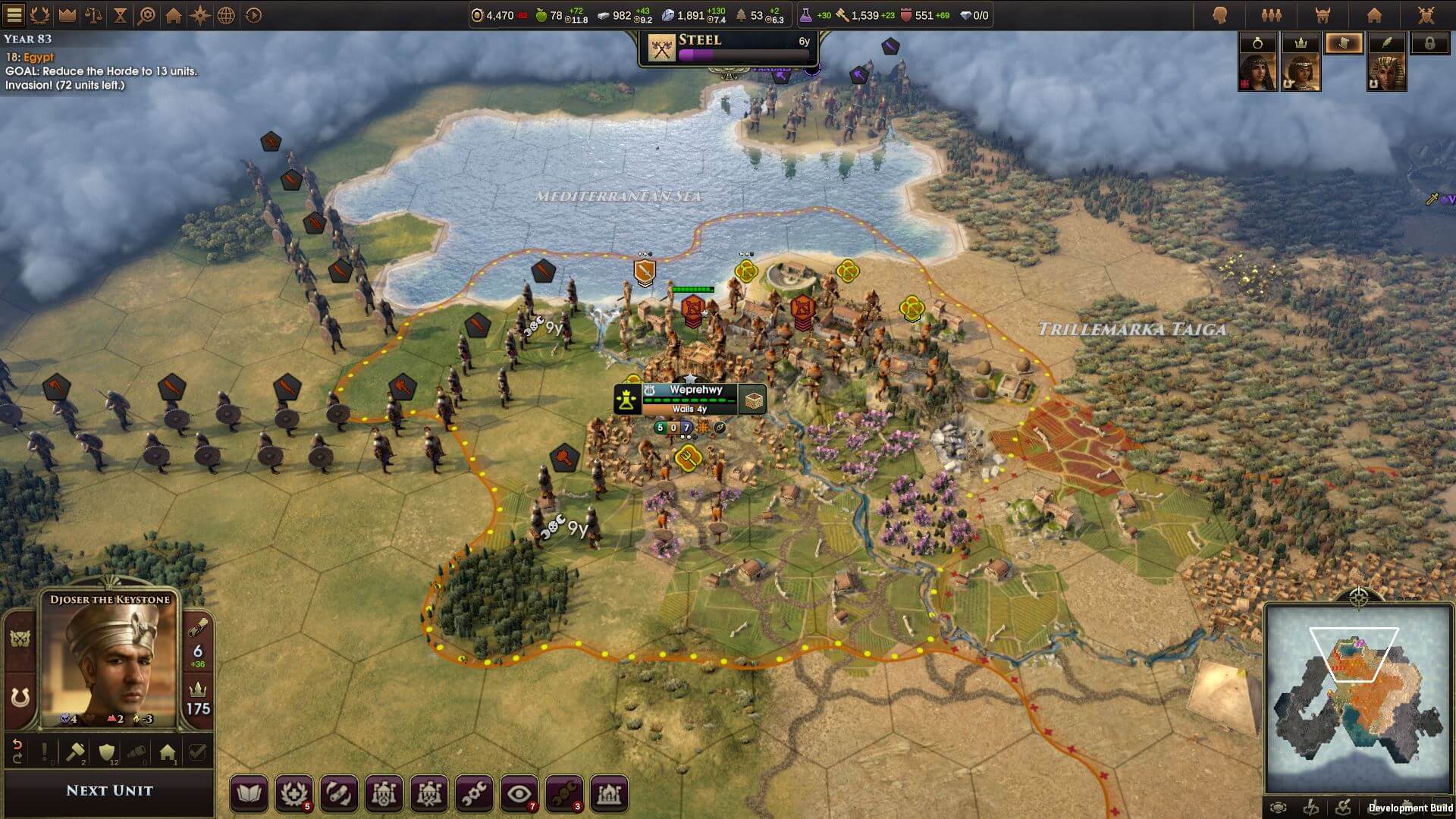Image resolution: width=1456 pixels, height=819 pixels.
Task: Click the undo redo arrows button
Action: (x=17, y=752)
